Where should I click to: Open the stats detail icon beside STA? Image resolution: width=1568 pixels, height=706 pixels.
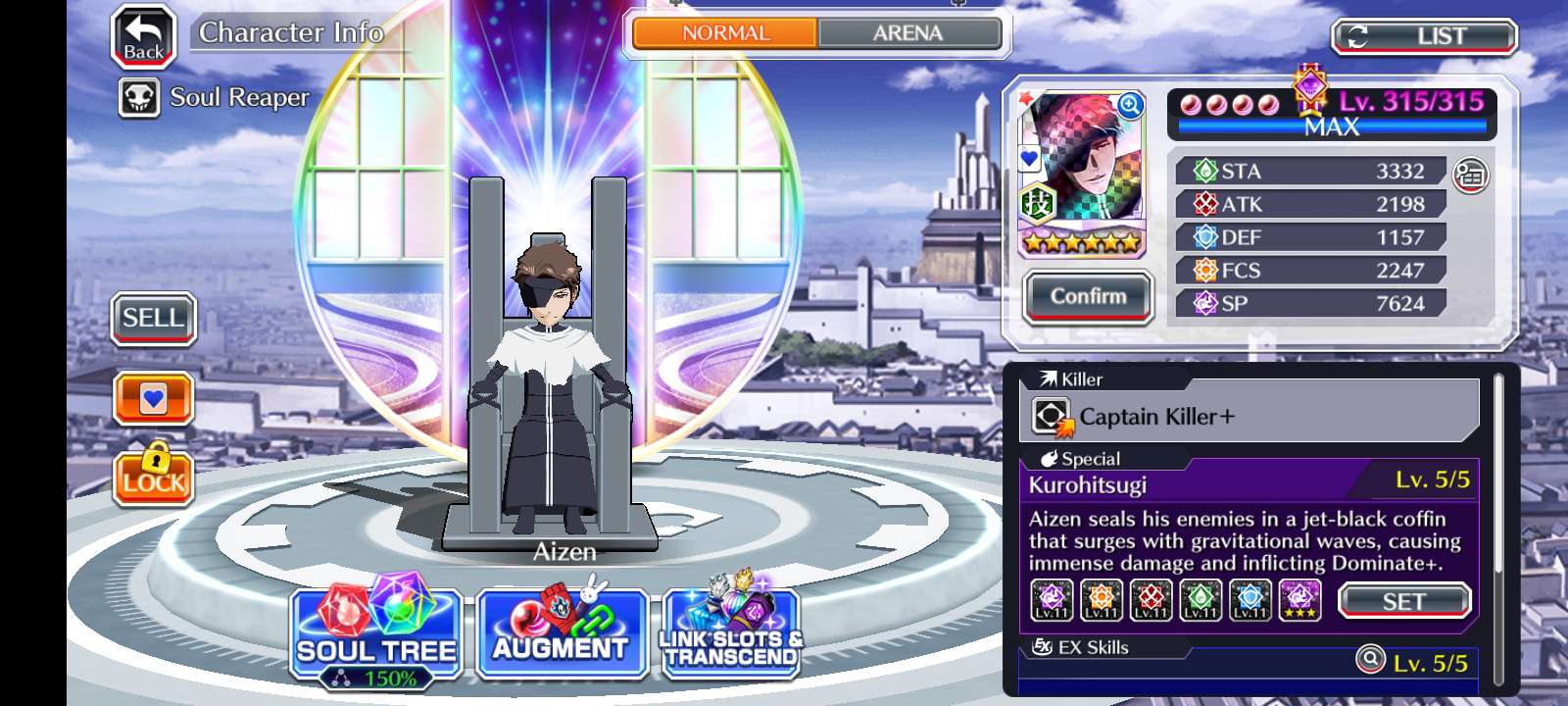(x=1469, y=175)
